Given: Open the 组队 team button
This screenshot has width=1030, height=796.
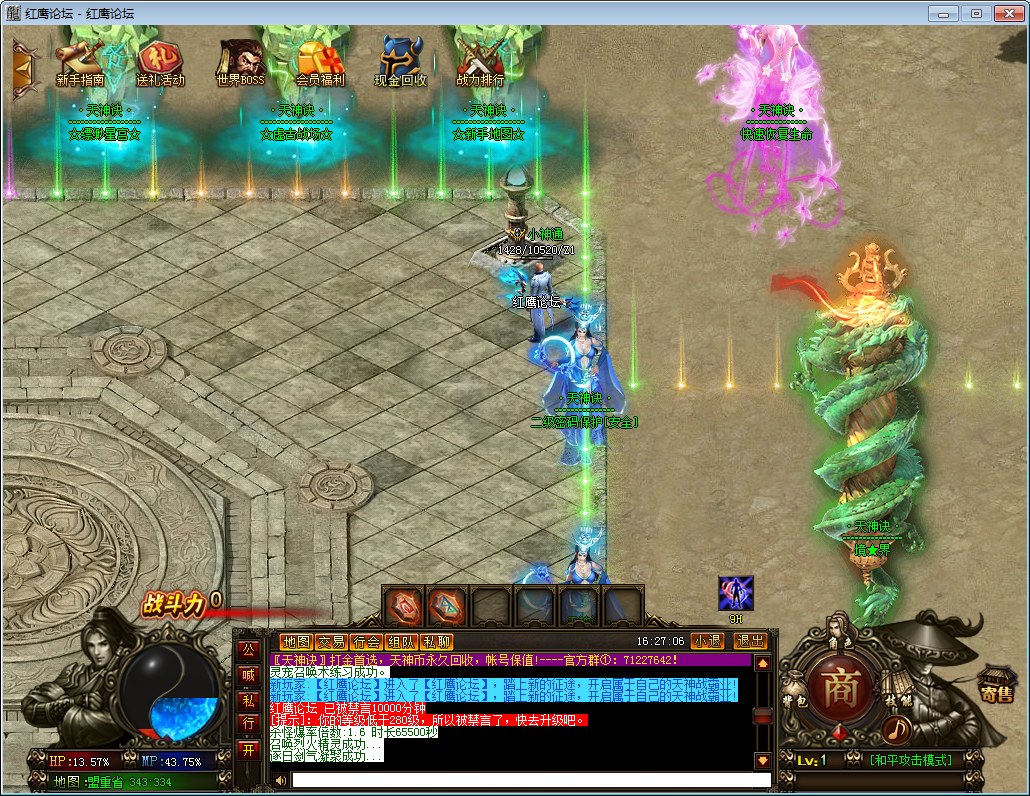Looking at the screenshot, I should tap(401, 642).
